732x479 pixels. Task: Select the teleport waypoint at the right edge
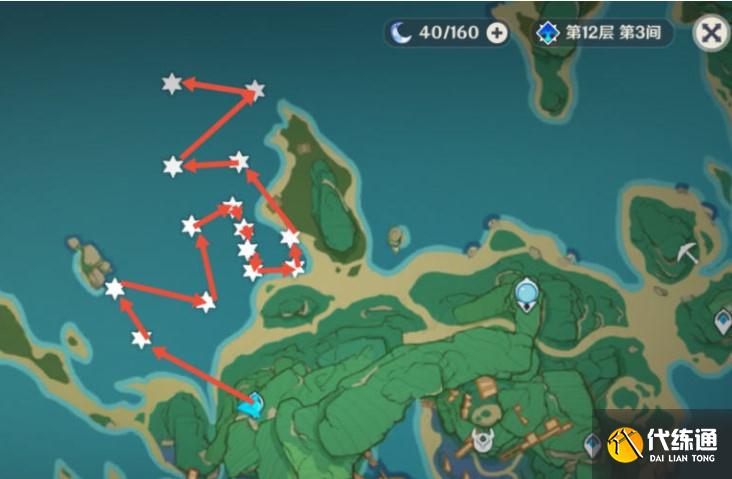723,321
